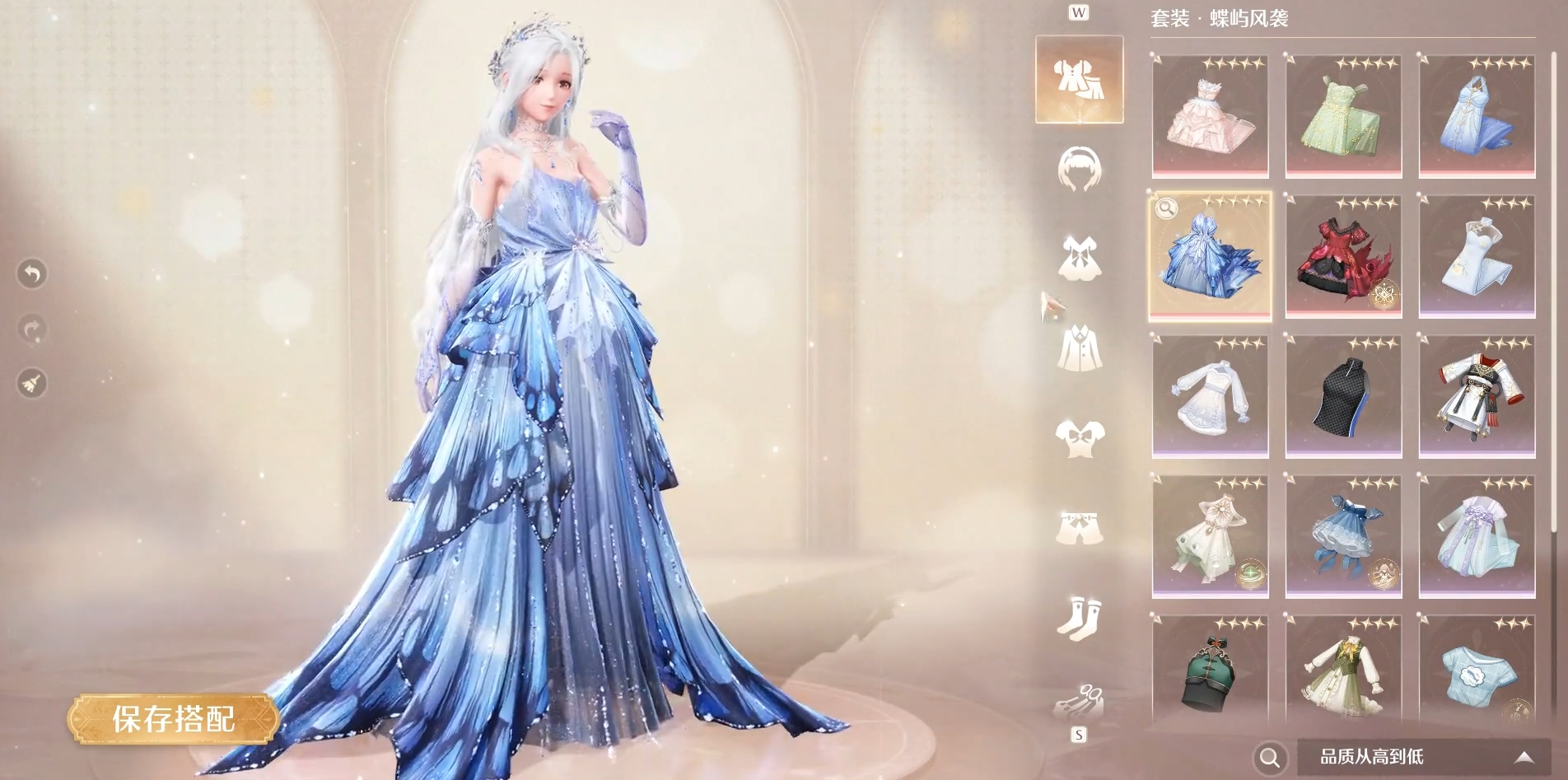The width and height of the screenshot is (1568, 780).
Task: Select the green dress set thumbnail
Action: 1343,116
